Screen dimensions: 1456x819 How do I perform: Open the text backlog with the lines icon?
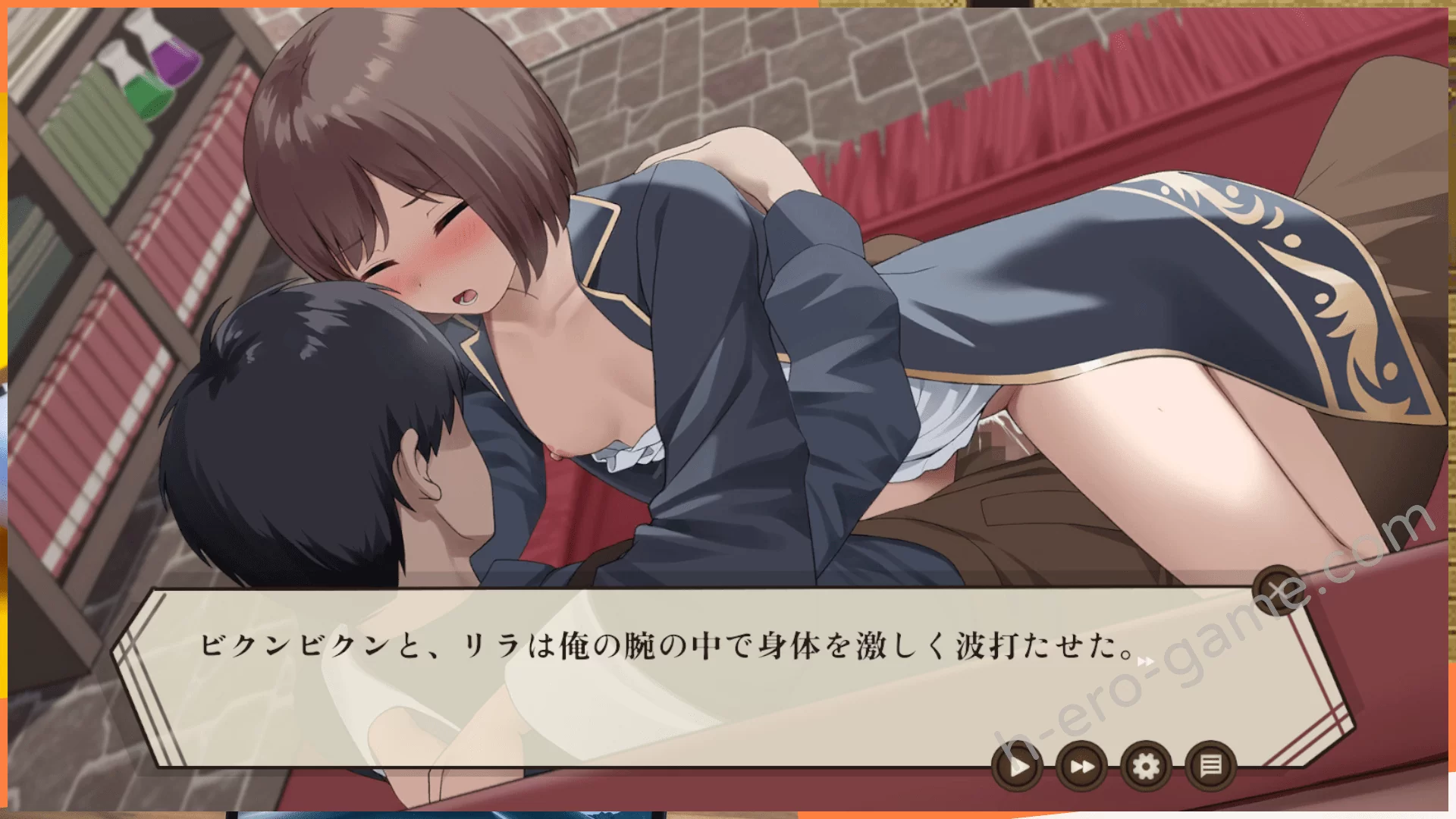[1211, 767]
